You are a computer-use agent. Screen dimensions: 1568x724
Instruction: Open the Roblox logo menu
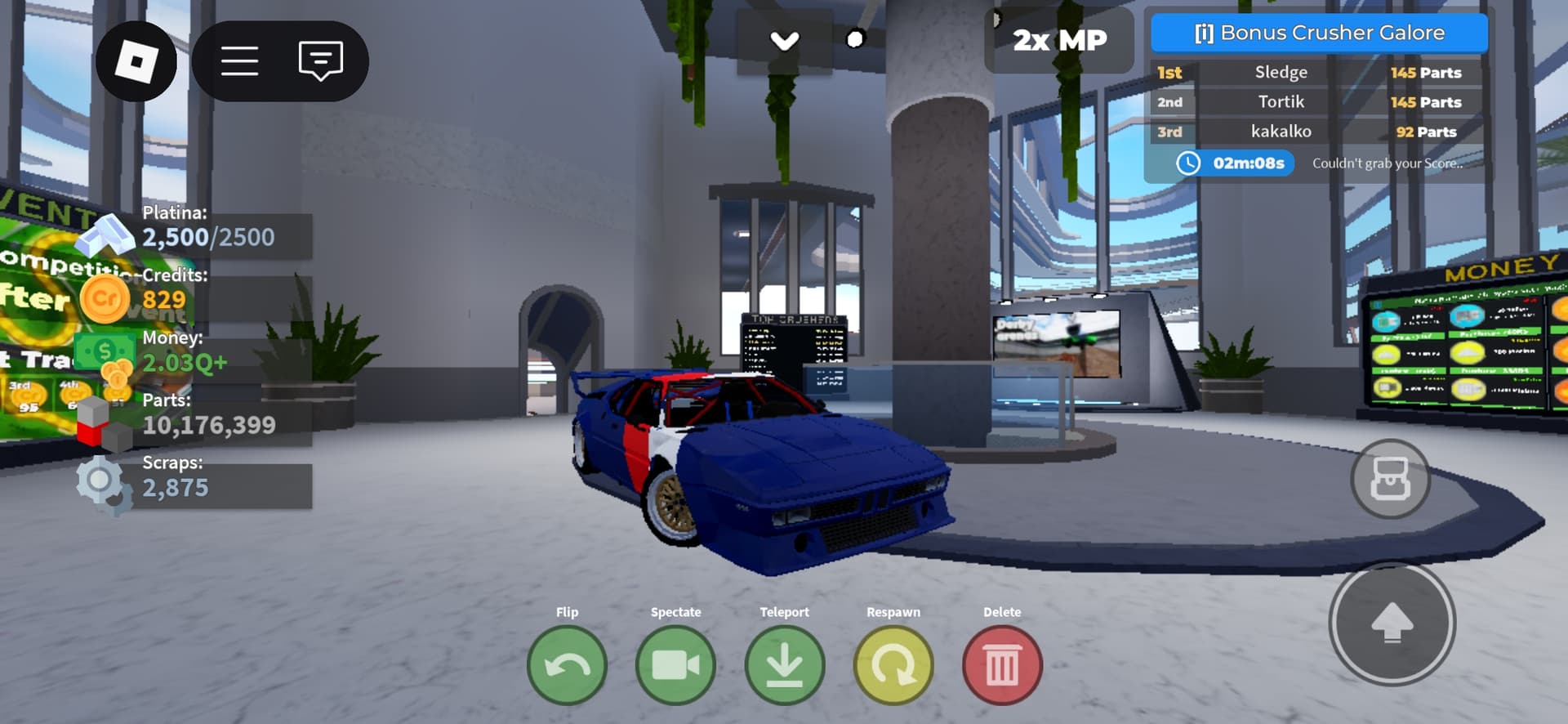[x=136, y=61]
